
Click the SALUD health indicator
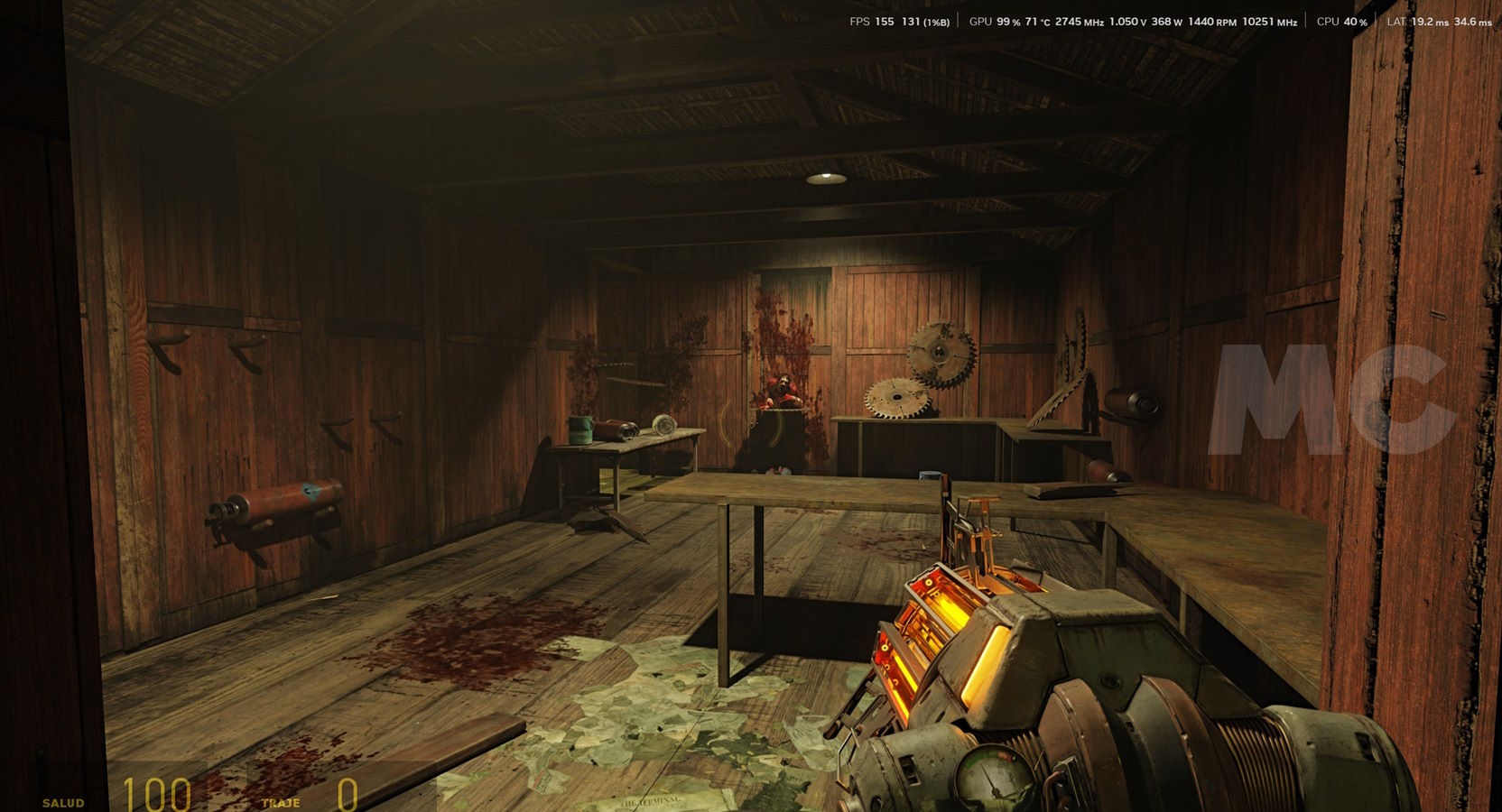pos(63,799)
